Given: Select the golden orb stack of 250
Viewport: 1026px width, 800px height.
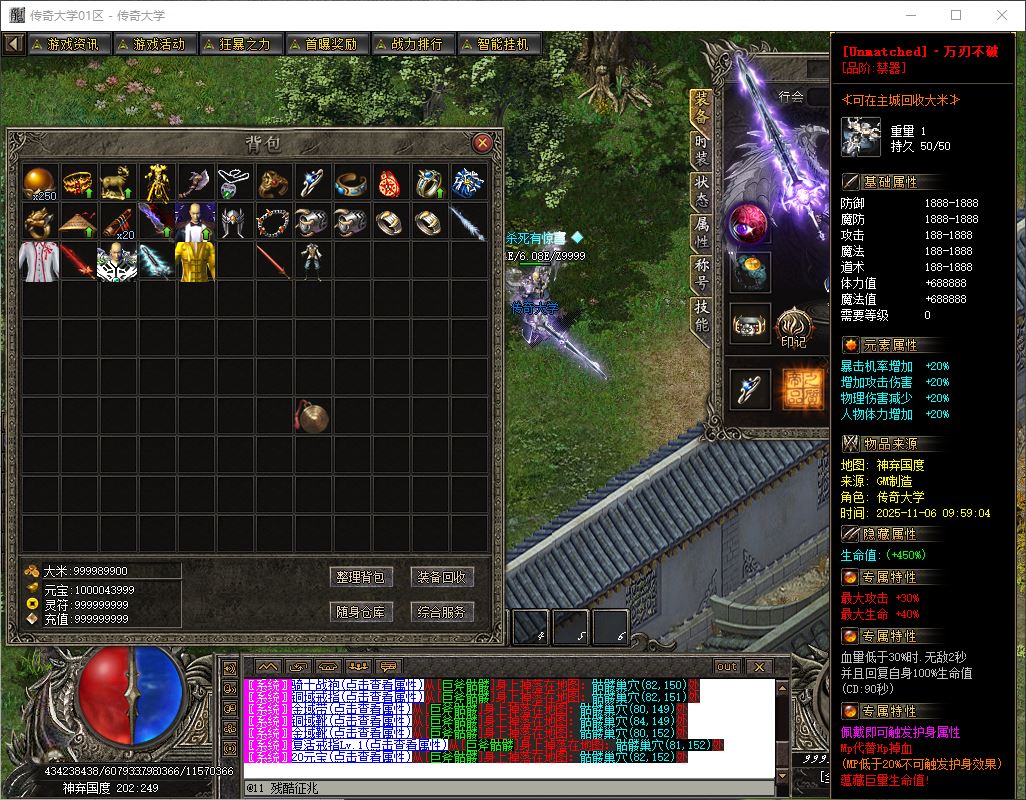Looking at the screenshot, I should 41,182.
